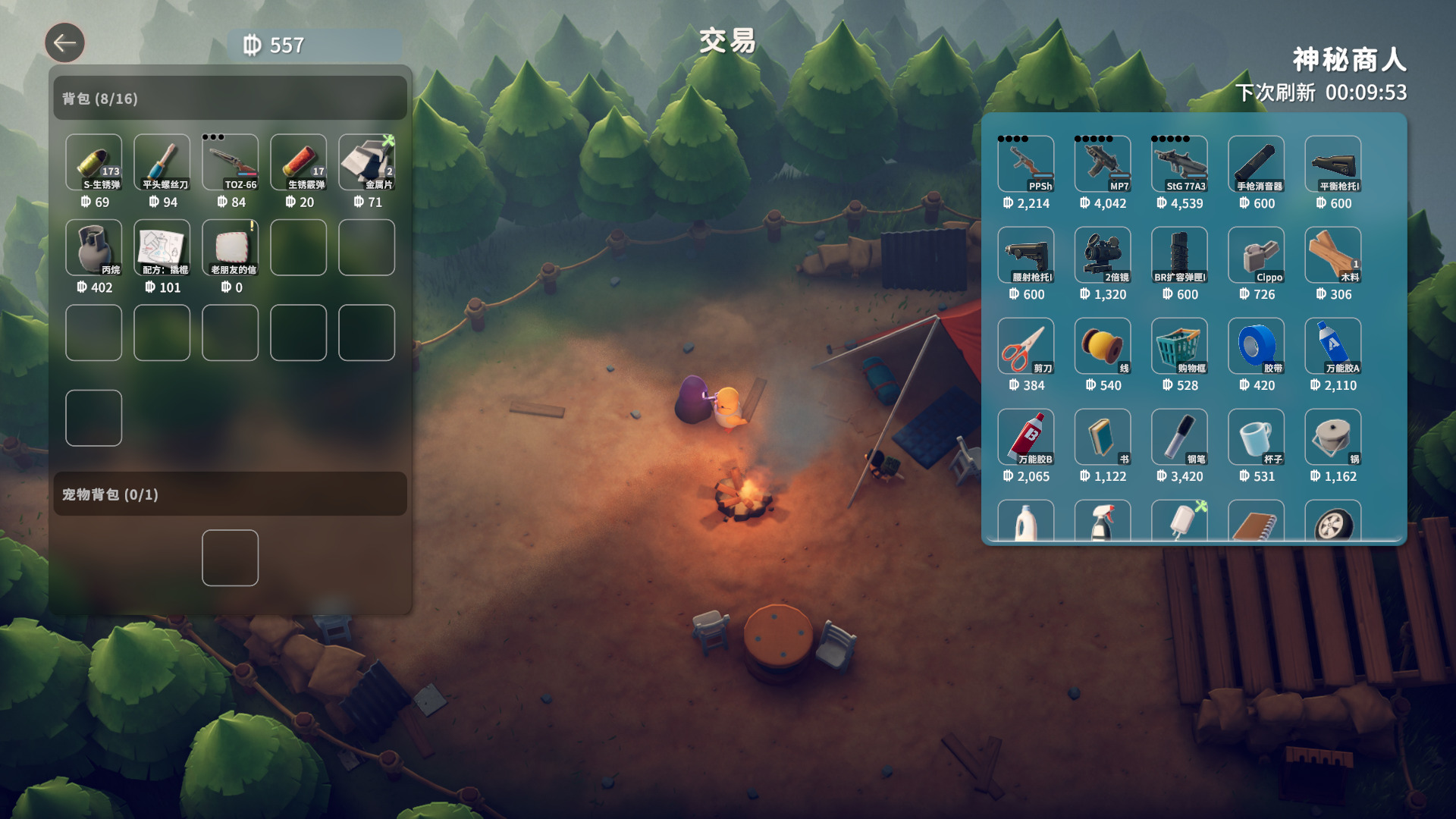Select the TOZ-66 shotgun in backpack
The width and height of the screenshot is (1456, 819).
[x=230, y=162]
